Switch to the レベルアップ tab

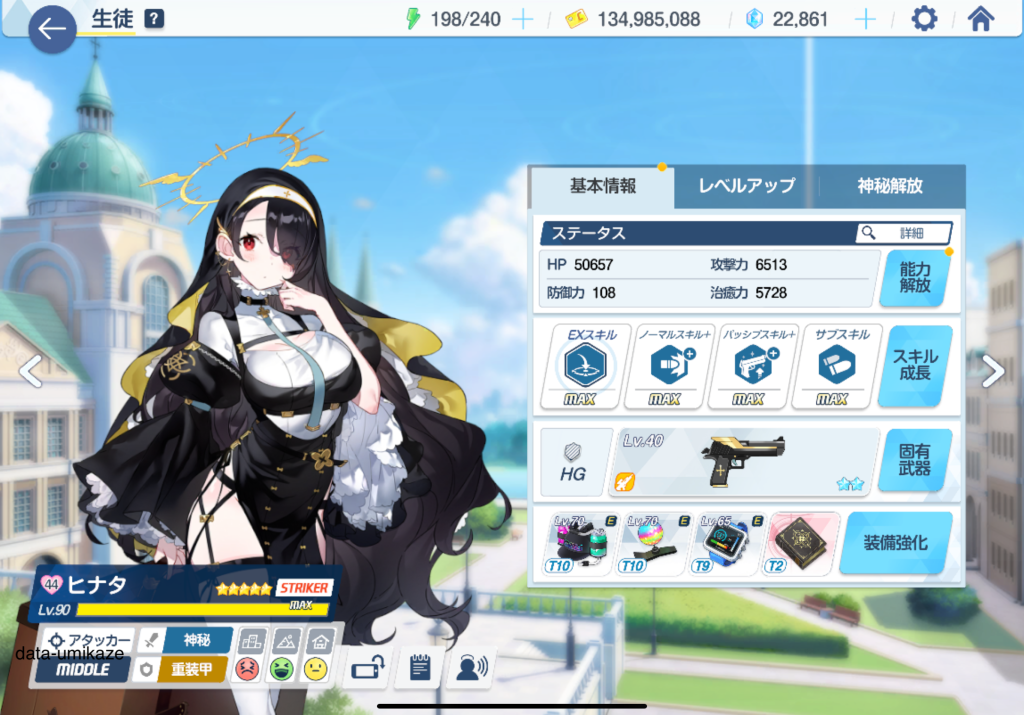[x=746, y=186]
